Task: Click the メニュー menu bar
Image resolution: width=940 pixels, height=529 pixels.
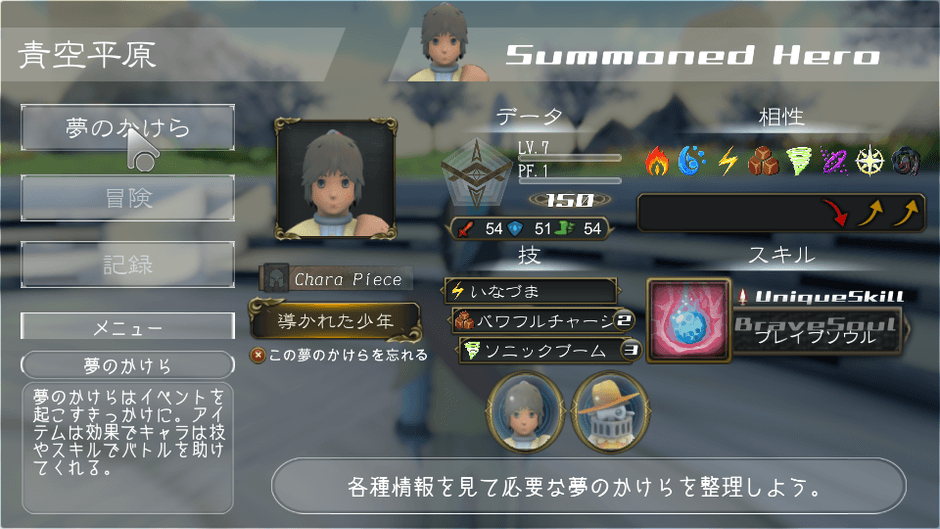Action: [x=128, y=327]
